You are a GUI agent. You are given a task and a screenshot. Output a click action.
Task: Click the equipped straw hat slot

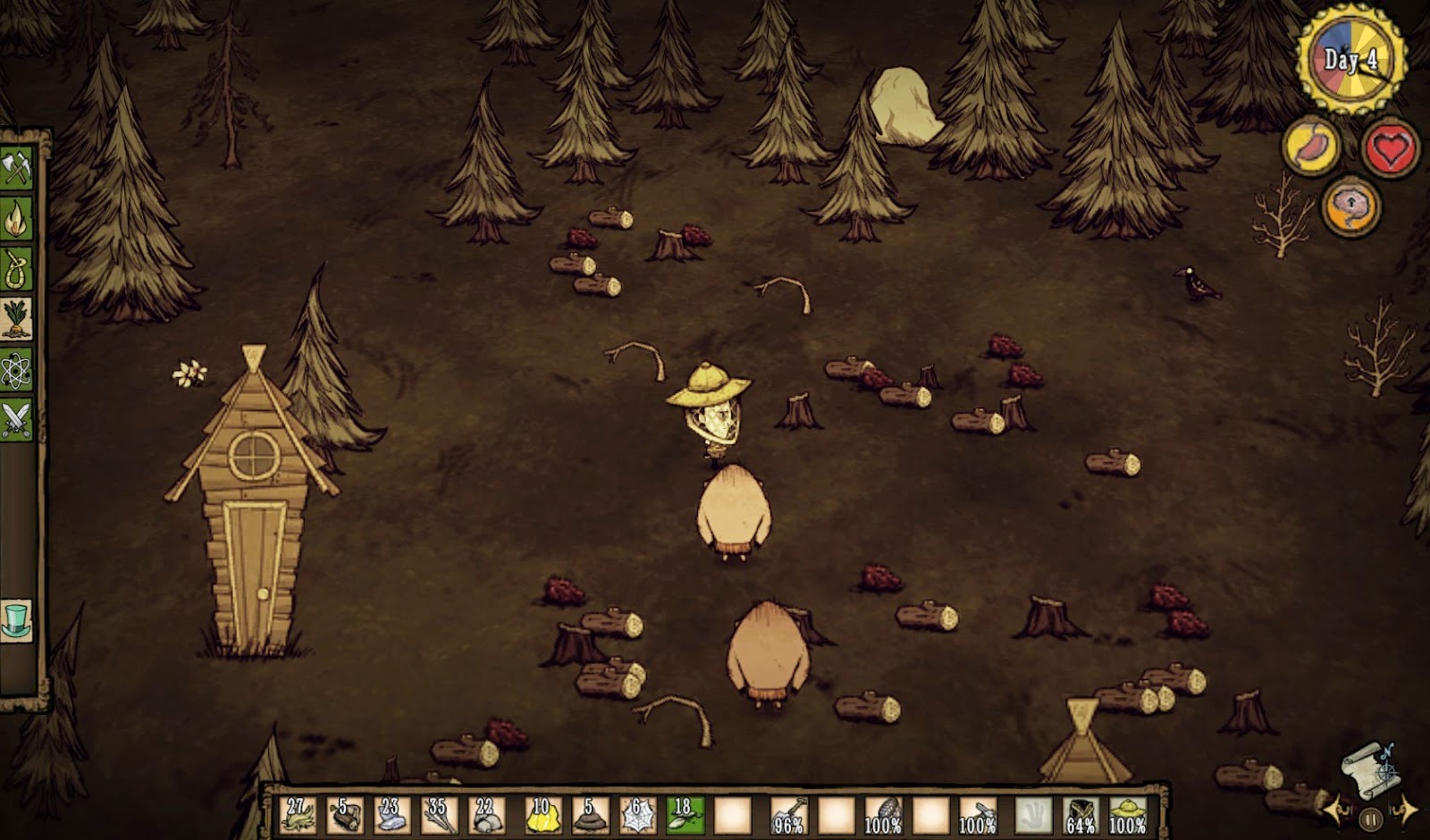(x=1128, y=815)
